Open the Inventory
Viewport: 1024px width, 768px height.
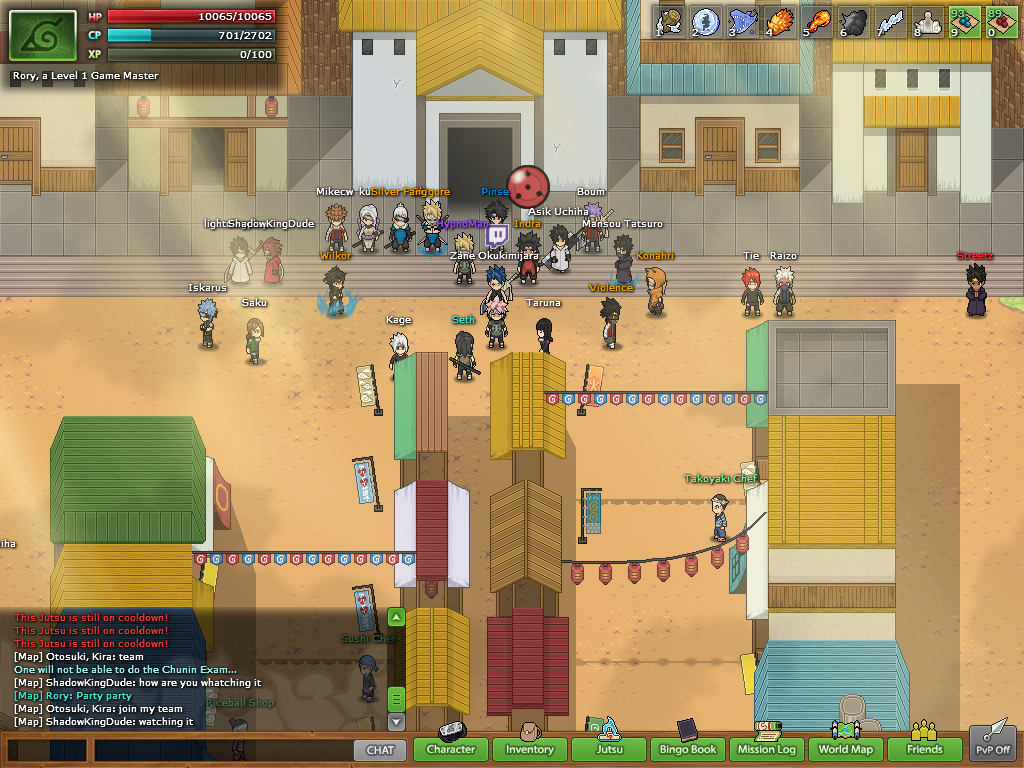pos(529,749)
